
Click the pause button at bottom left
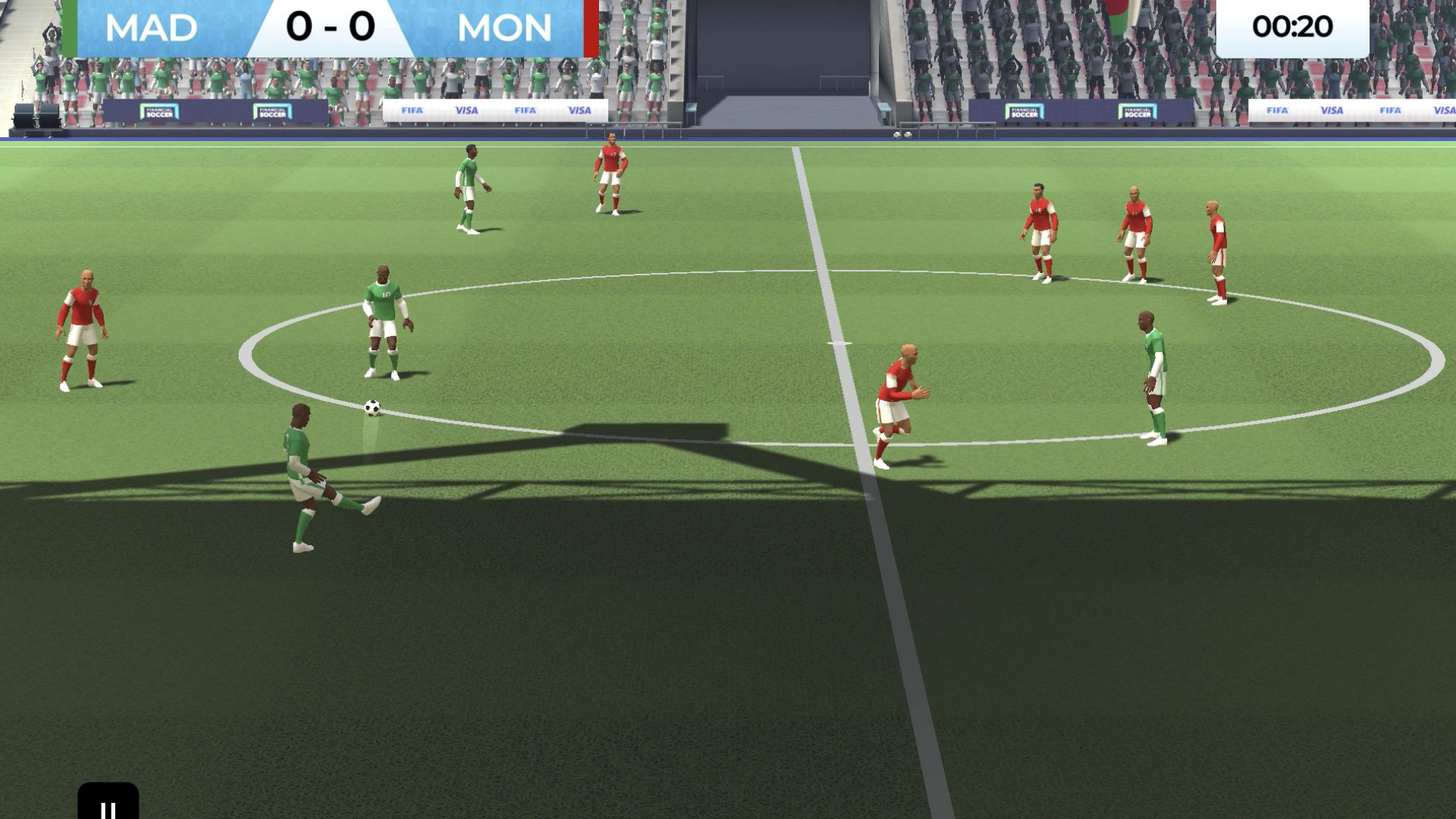[107, 808]
